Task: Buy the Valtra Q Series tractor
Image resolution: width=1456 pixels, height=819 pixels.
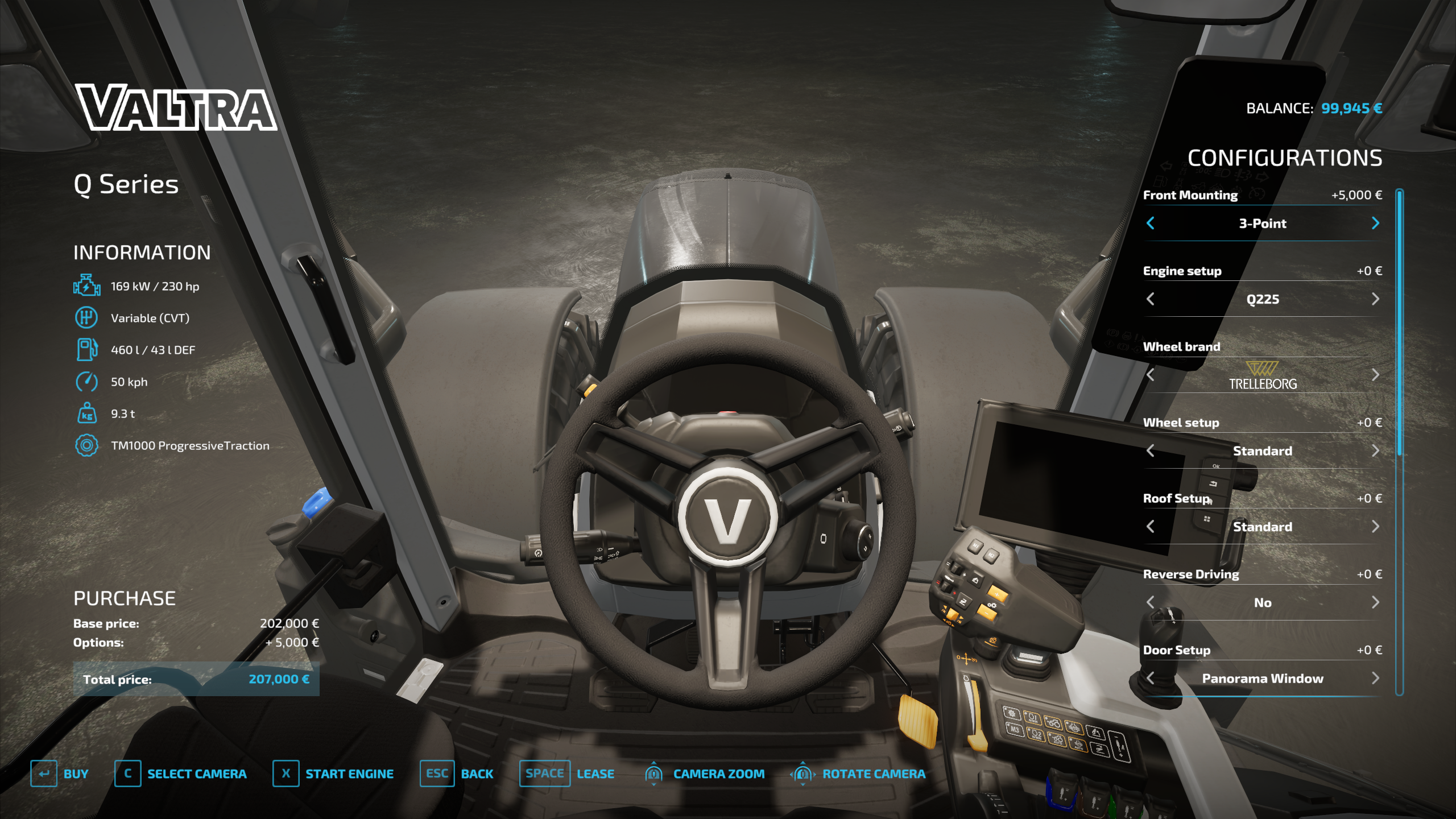Action: tap(60, 773)
